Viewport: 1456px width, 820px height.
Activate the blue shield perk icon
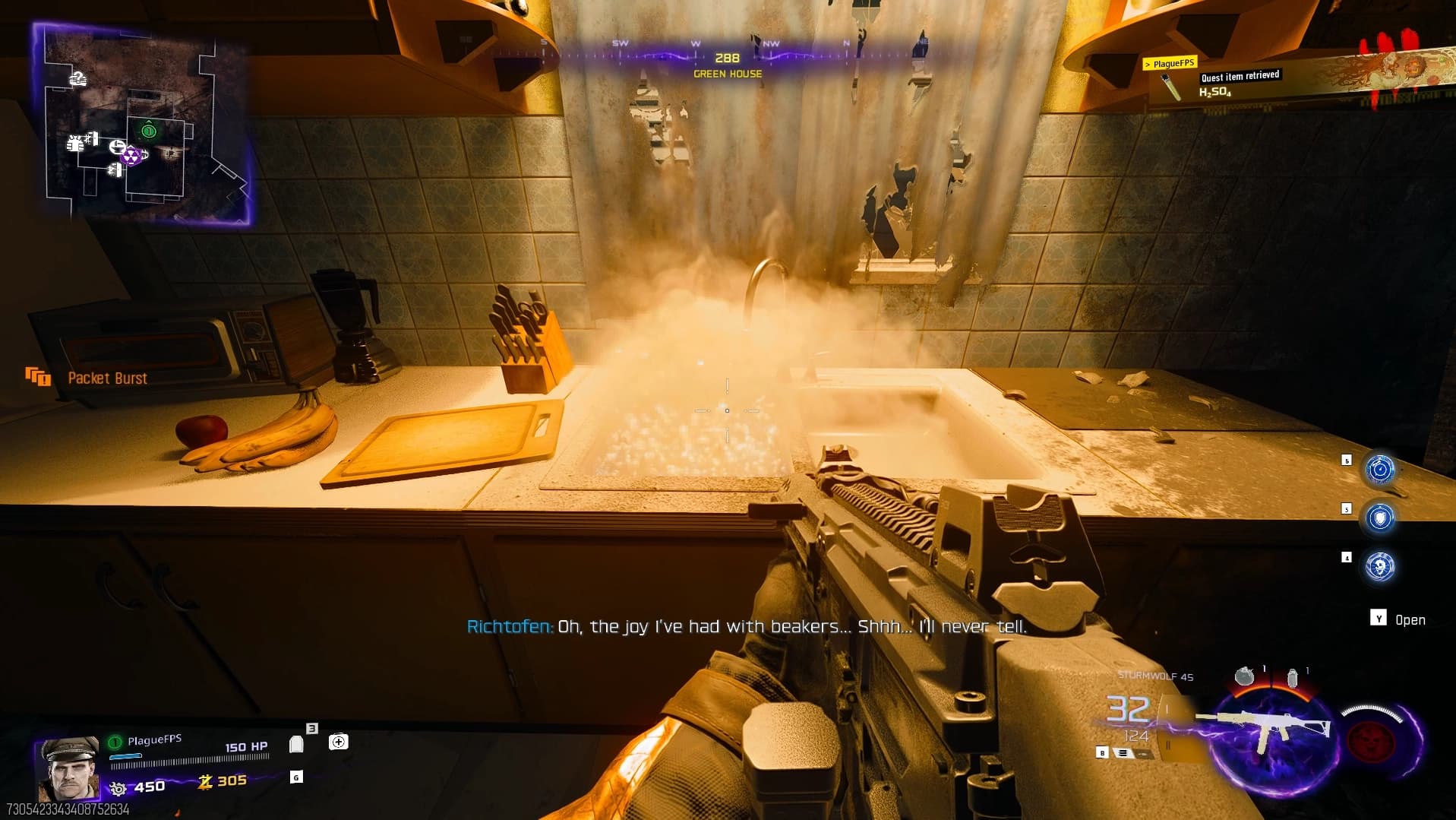[1379, 518]
